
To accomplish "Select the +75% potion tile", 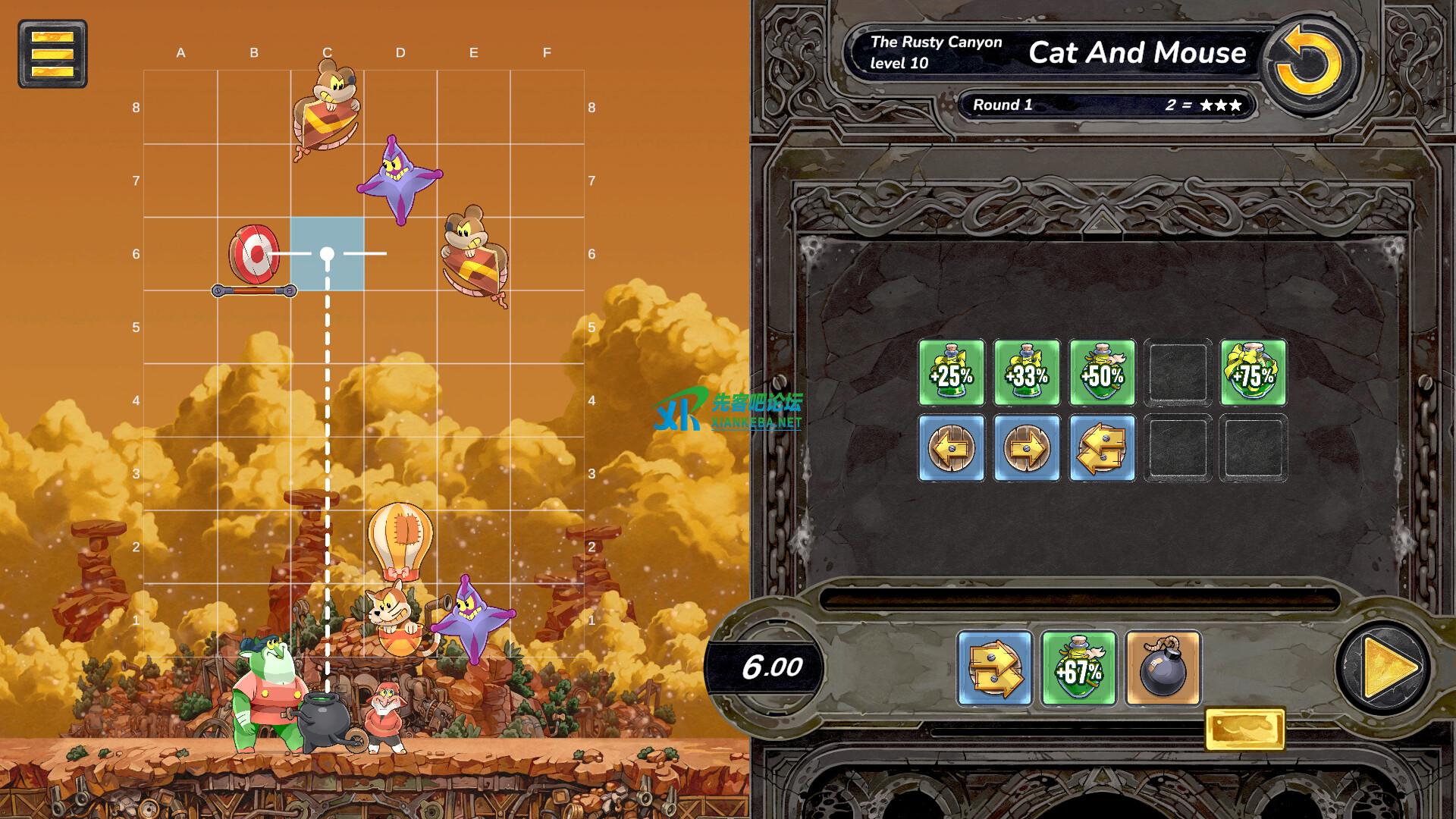I will pos(1253,373).
